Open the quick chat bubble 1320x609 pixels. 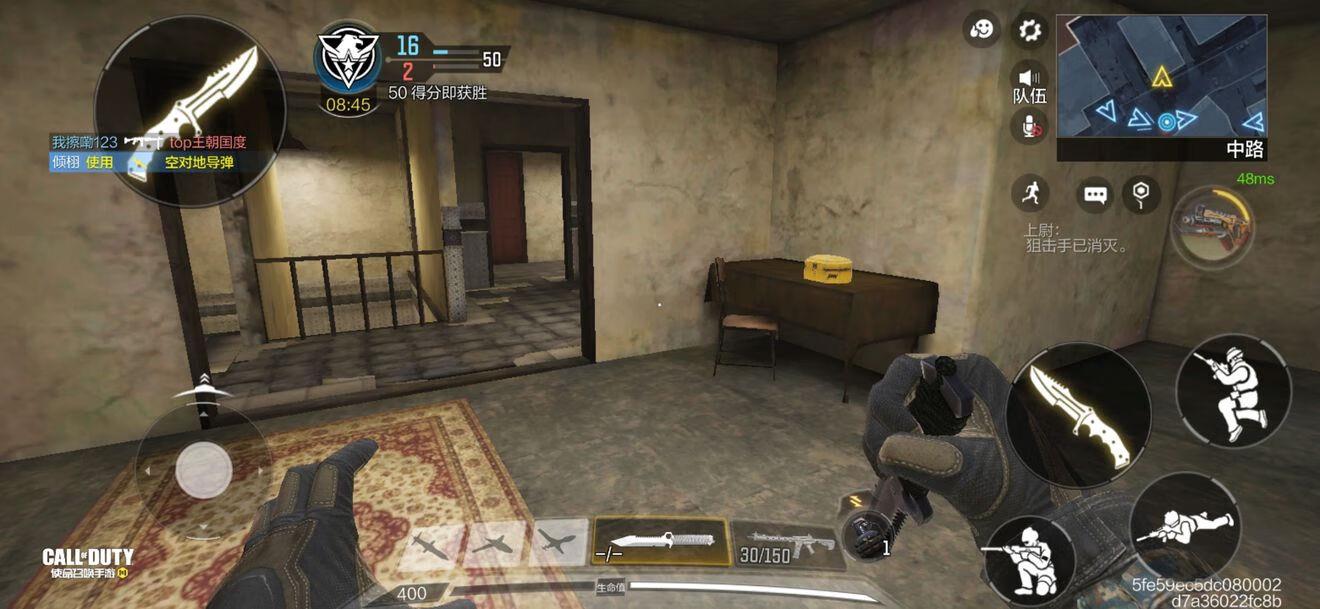click(1095, 194)
